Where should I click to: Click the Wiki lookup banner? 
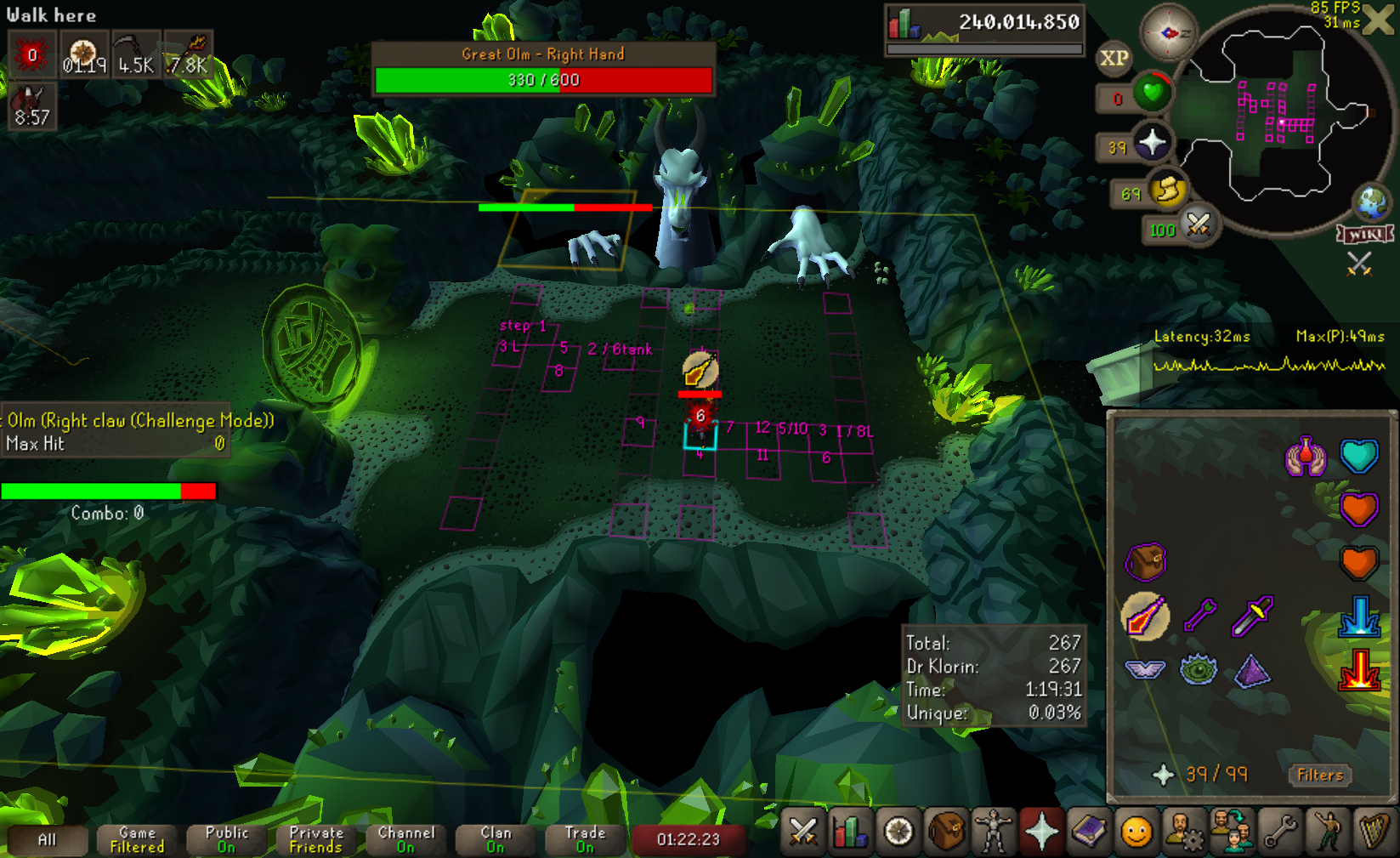(1365, 234)
